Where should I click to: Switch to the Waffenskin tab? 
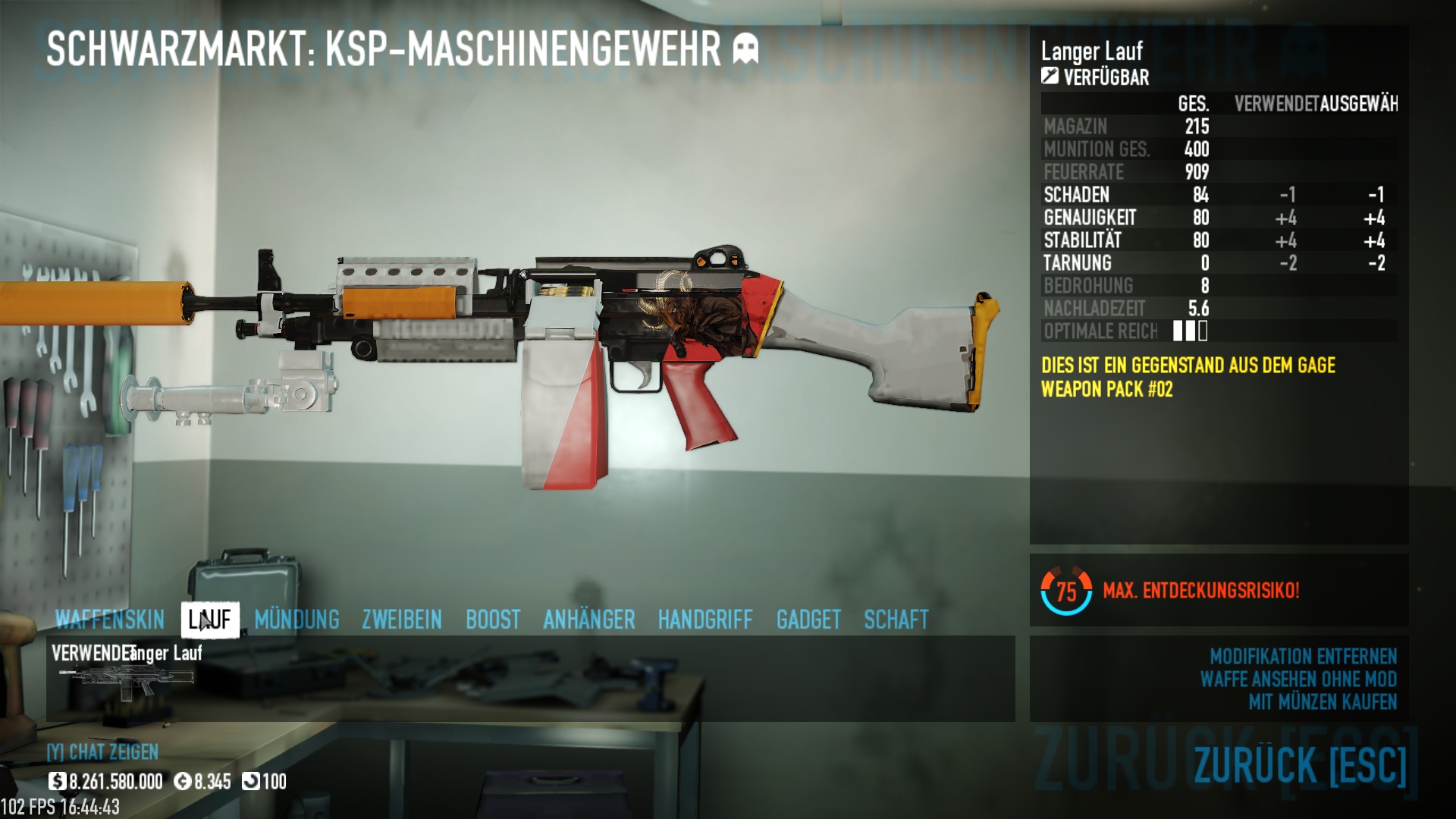pyautogui.click(x=109, y=620)
